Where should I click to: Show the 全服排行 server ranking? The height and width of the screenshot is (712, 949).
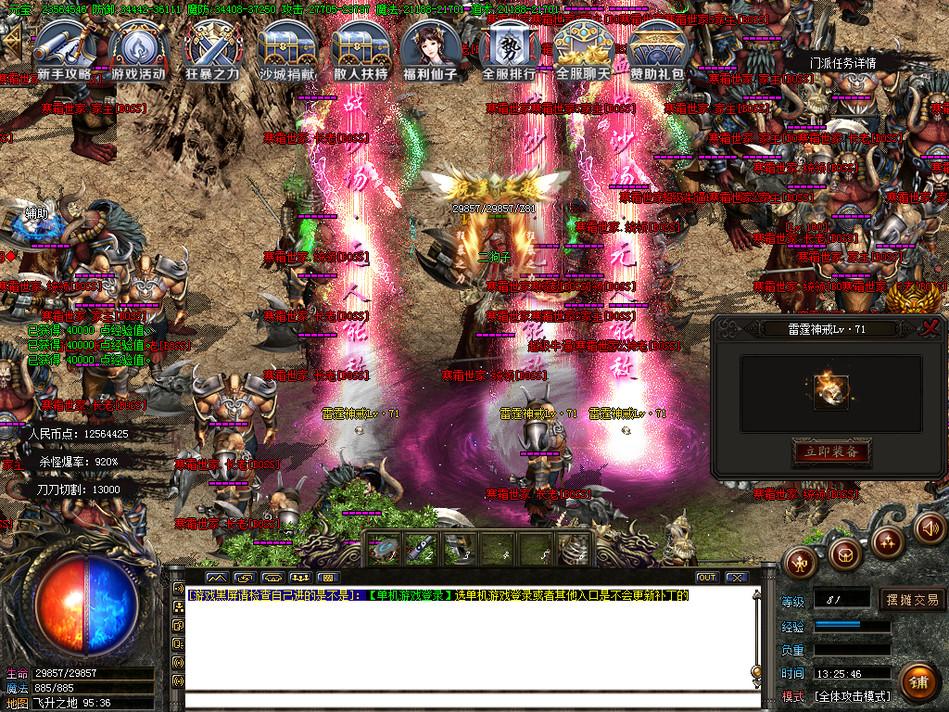point(508,50)
